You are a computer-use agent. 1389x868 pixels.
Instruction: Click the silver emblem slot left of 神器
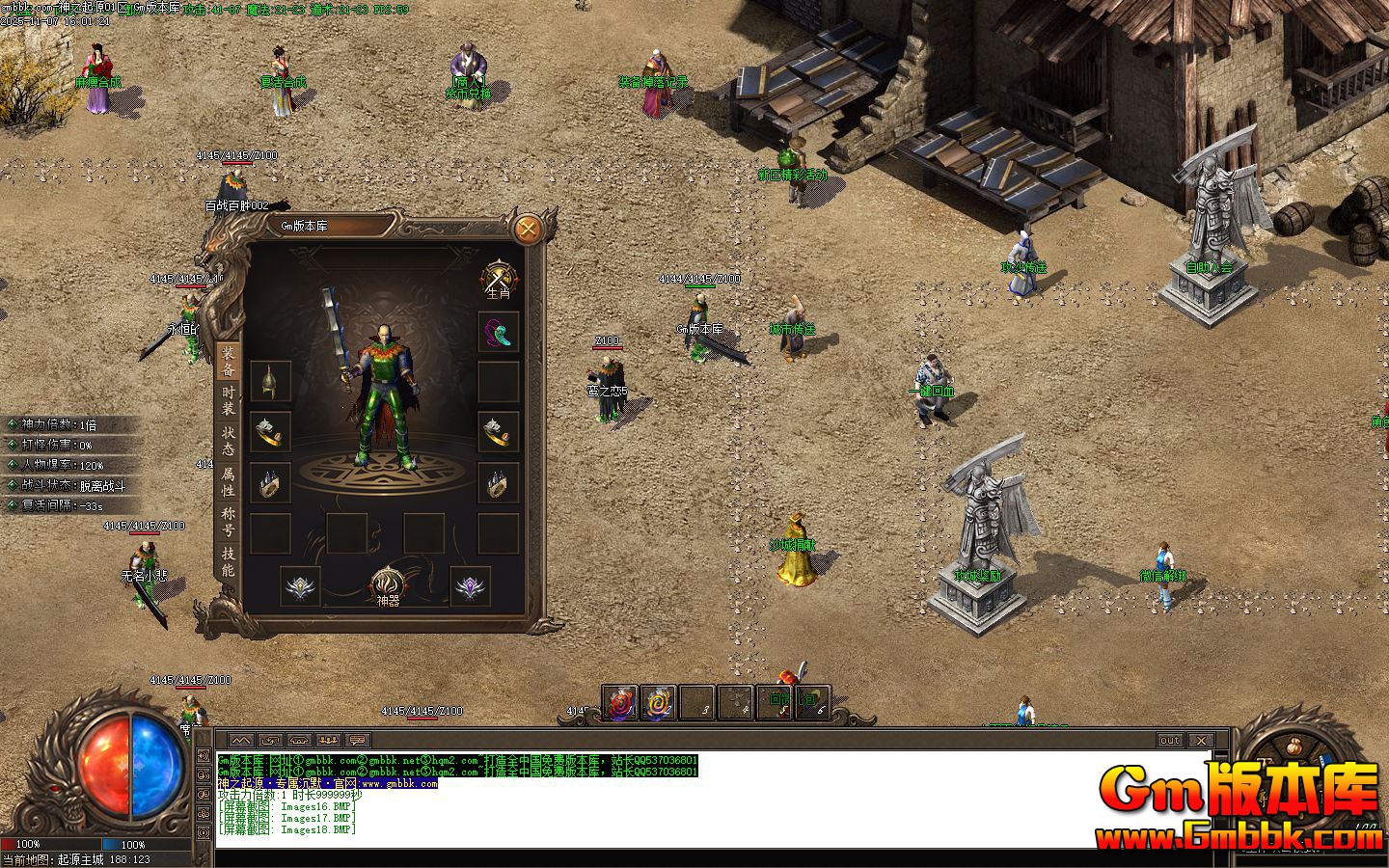click(x=301, y=585)
